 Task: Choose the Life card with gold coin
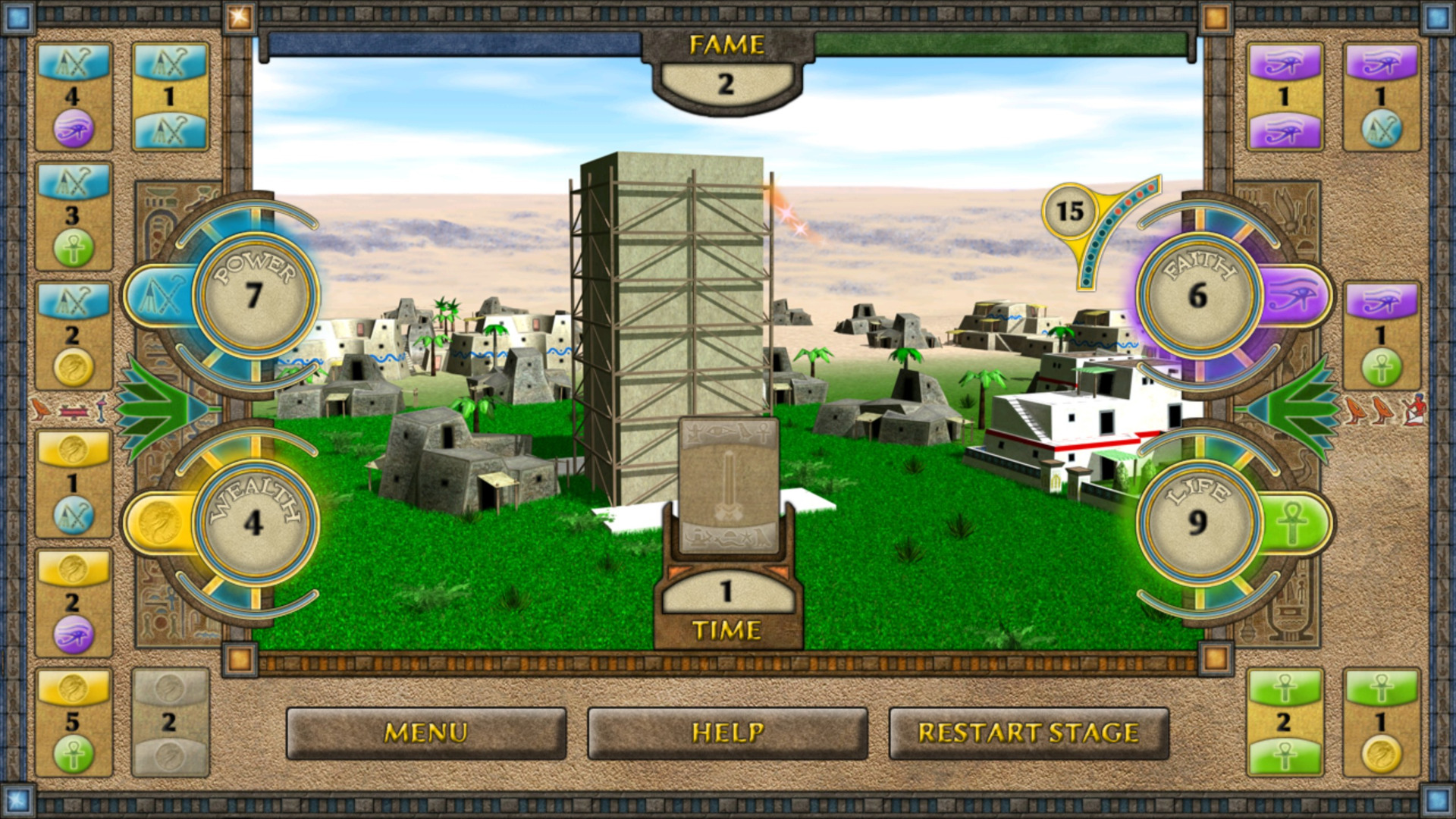(1381, 722)
